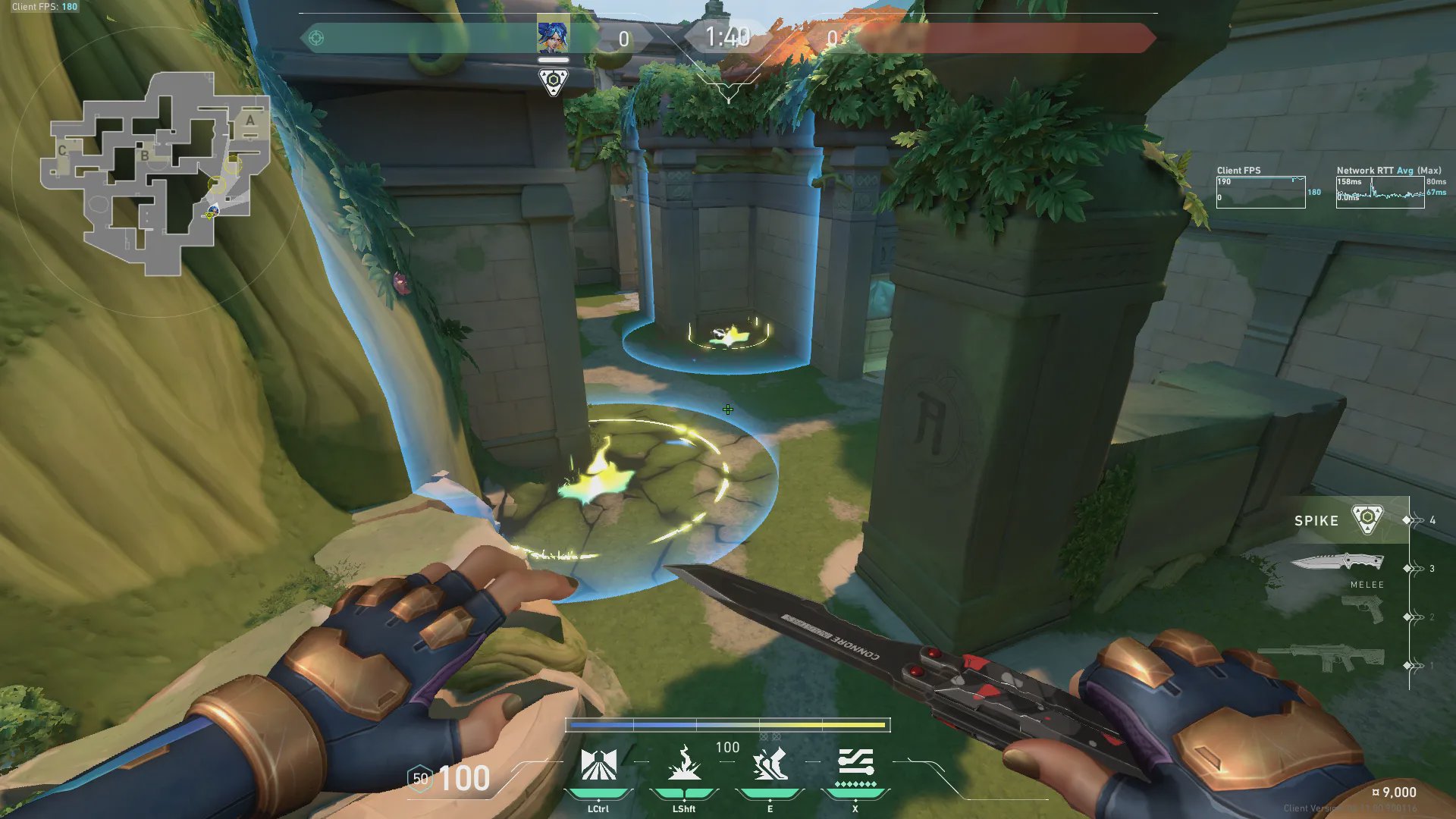This screenshot has width=1456, height=819.
Task: Use the LShft ground burst ability
Action: (684, 765)
